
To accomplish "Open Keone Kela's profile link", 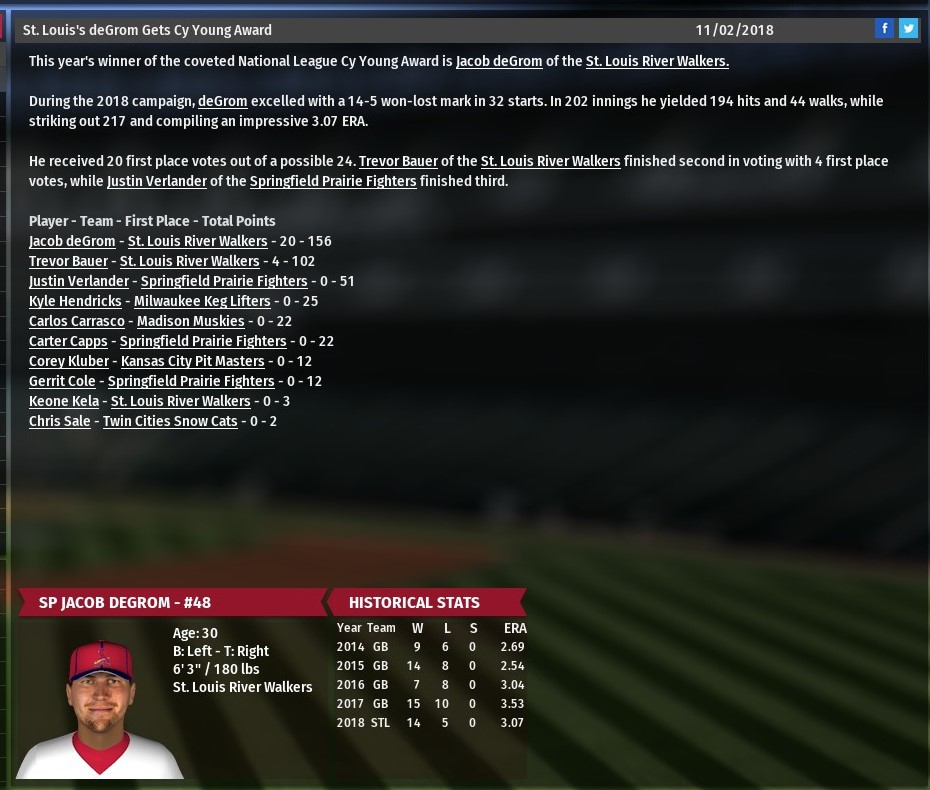I will tap(64, 401).
